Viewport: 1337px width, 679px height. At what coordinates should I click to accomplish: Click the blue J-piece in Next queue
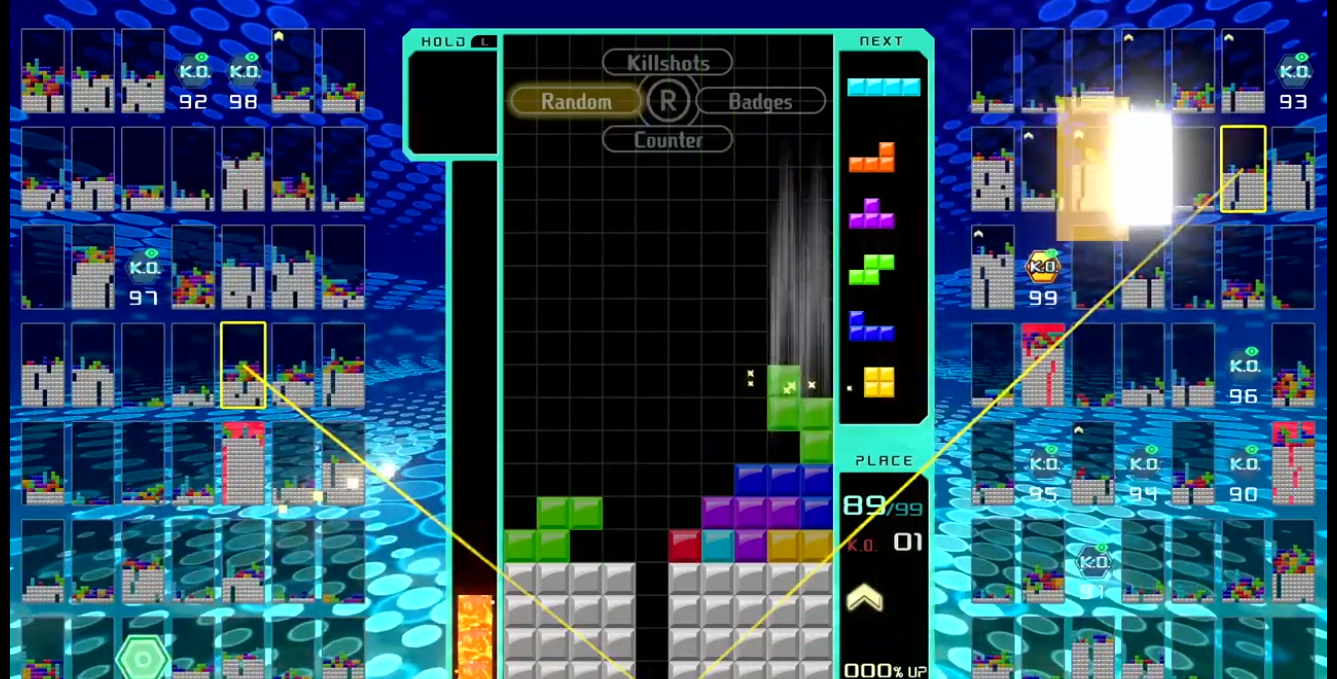872,326
